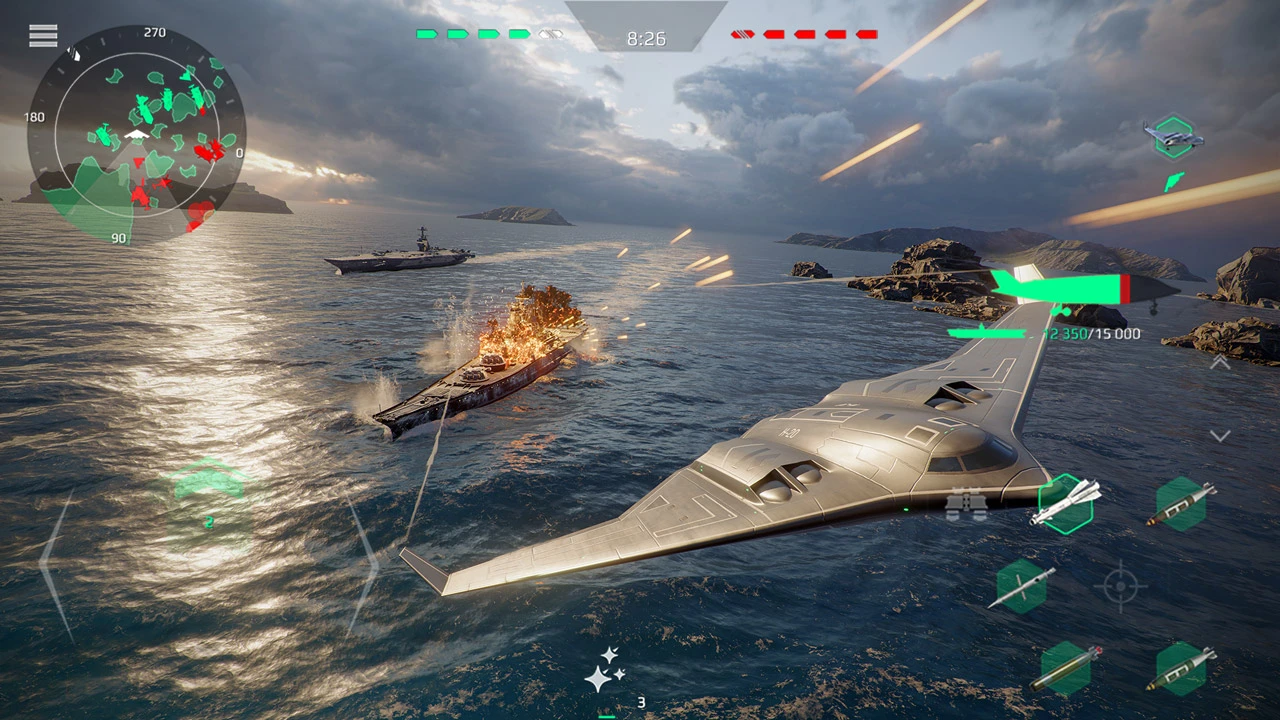Activate the binoculars zoom view
The image size is (1280, 720).
click(966, 505)
